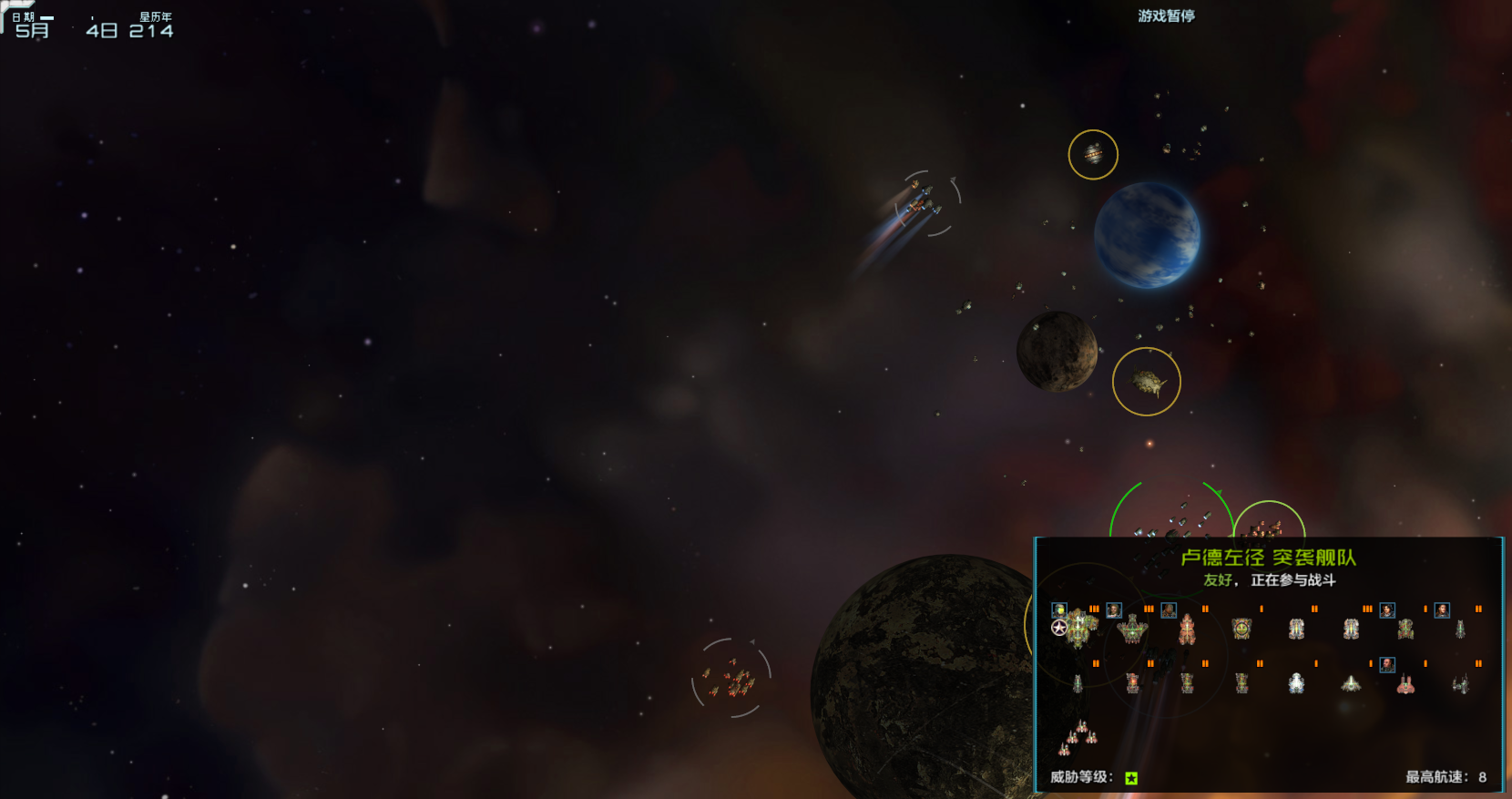Click the leftmost officer portrait in the fleet panel

tap(1059, 609)
